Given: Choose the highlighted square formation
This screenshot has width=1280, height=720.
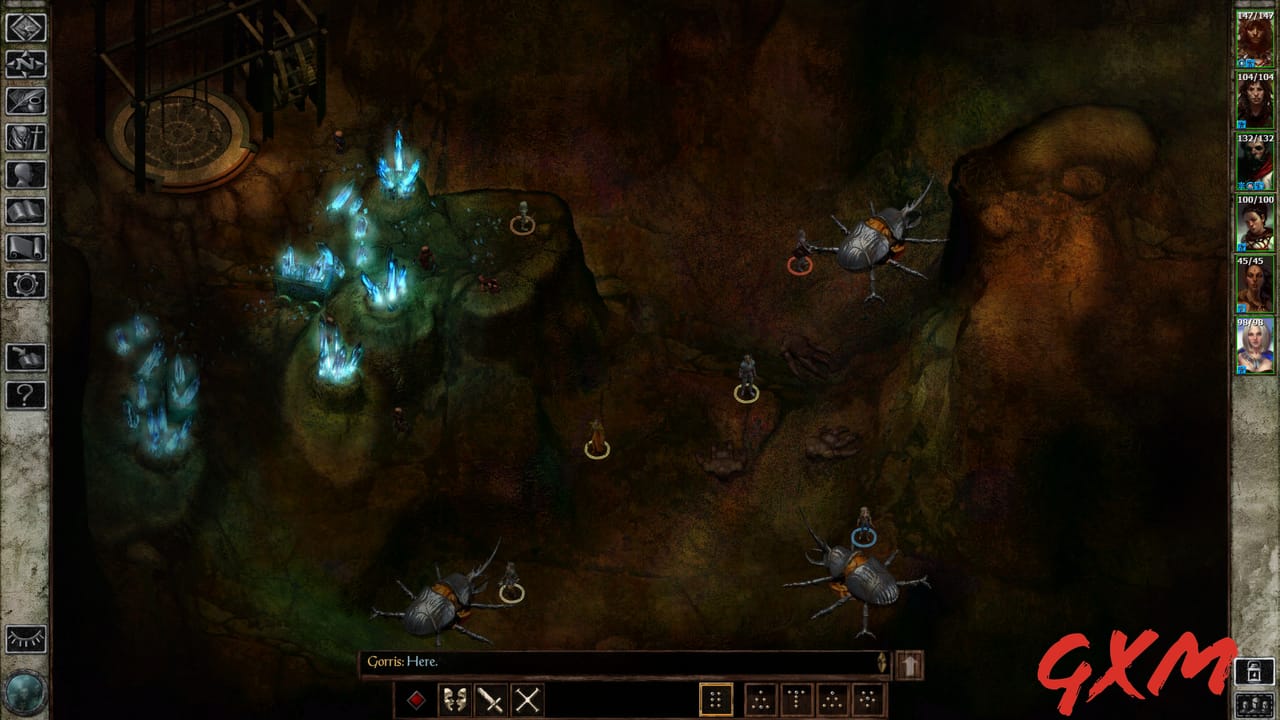Looking at the screenshot, I should [716, 700].
